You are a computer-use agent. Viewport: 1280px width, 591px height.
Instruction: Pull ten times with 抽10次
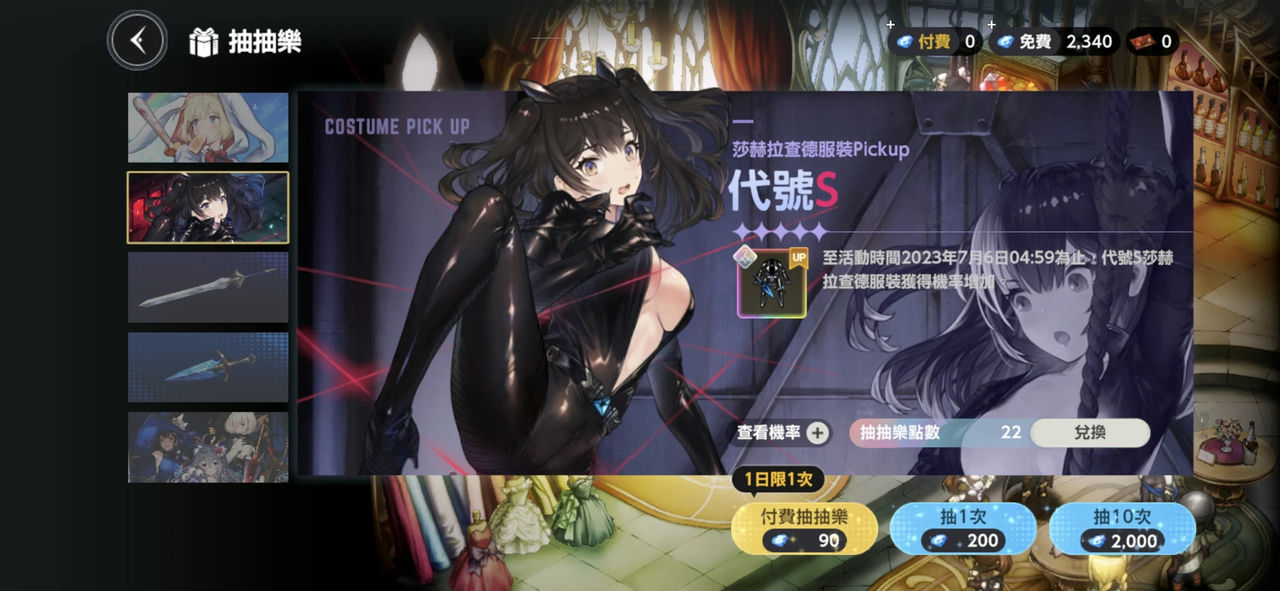(x=1122, y=529)
